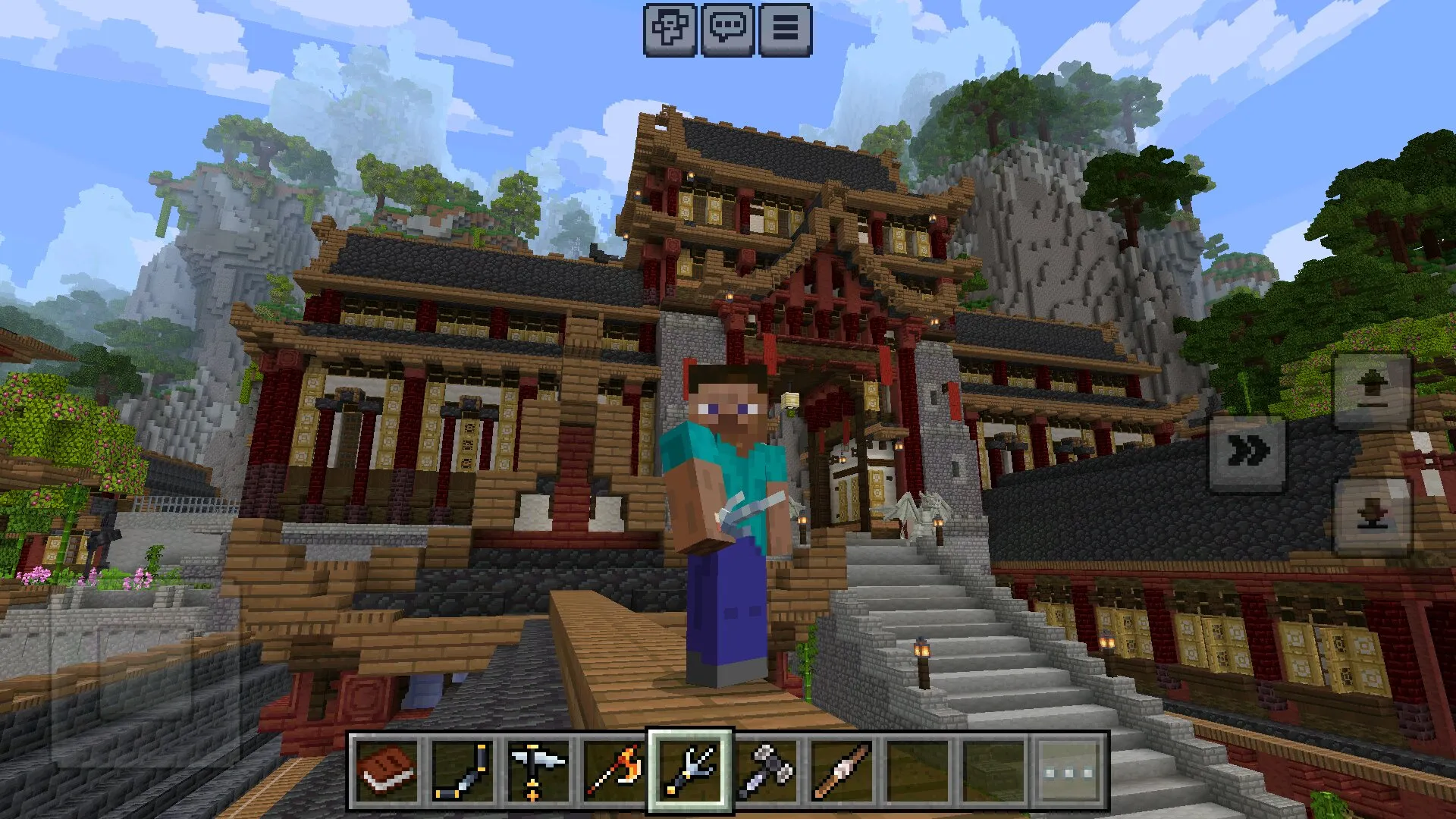The height and width of the screenshot is (819, 1456).
Task: Select the iron hammer hotbar slot
Action: pos(766,771)
